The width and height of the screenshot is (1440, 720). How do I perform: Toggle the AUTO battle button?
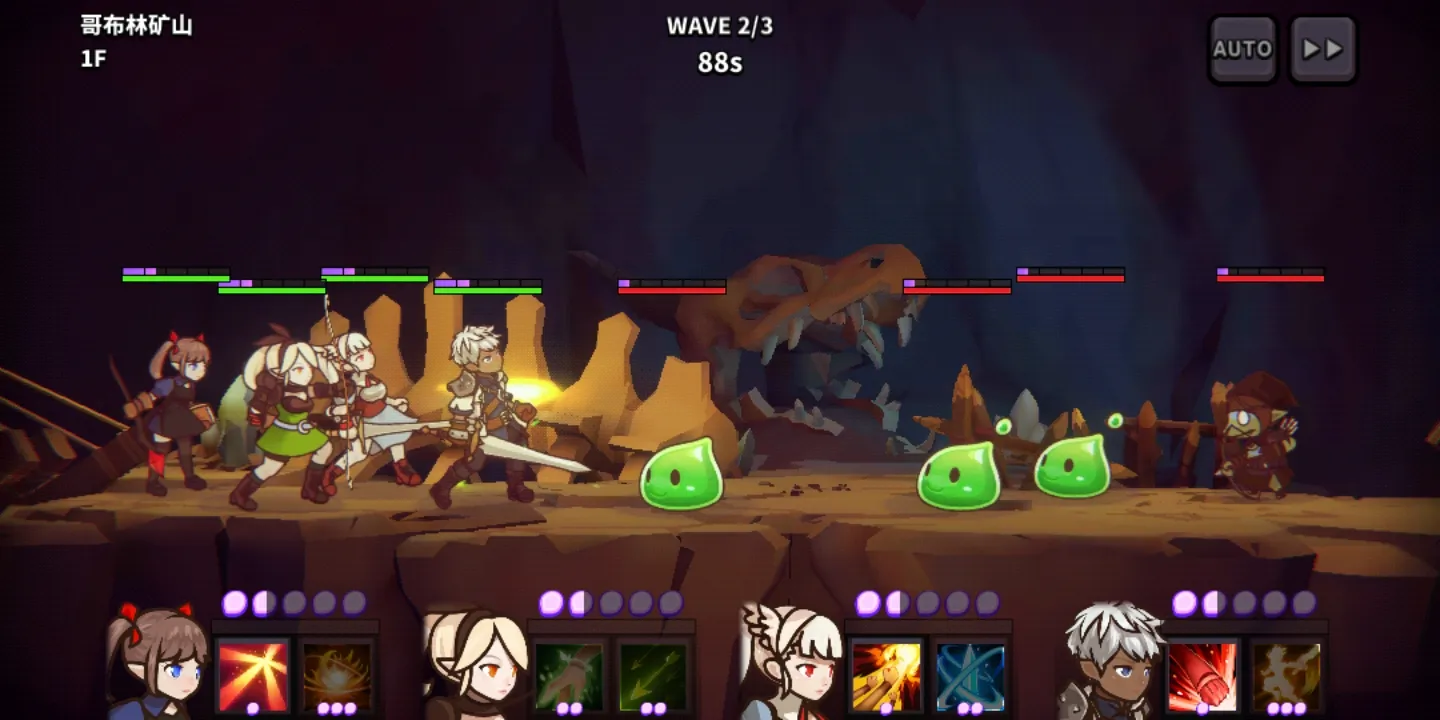point(1242,49)
